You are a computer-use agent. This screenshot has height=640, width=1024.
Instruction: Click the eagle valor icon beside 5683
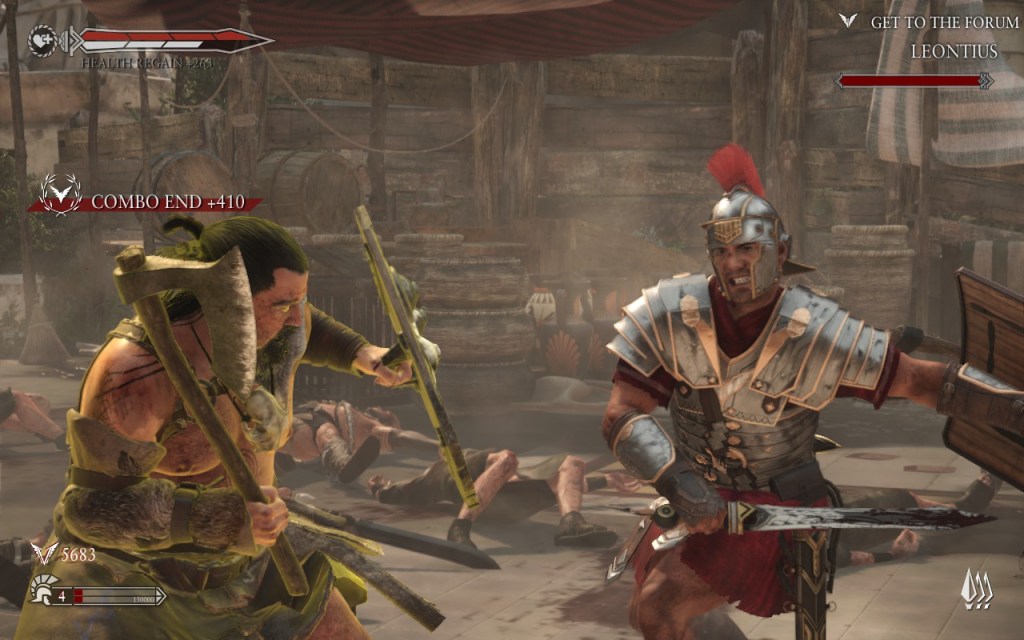click(44, 554)
